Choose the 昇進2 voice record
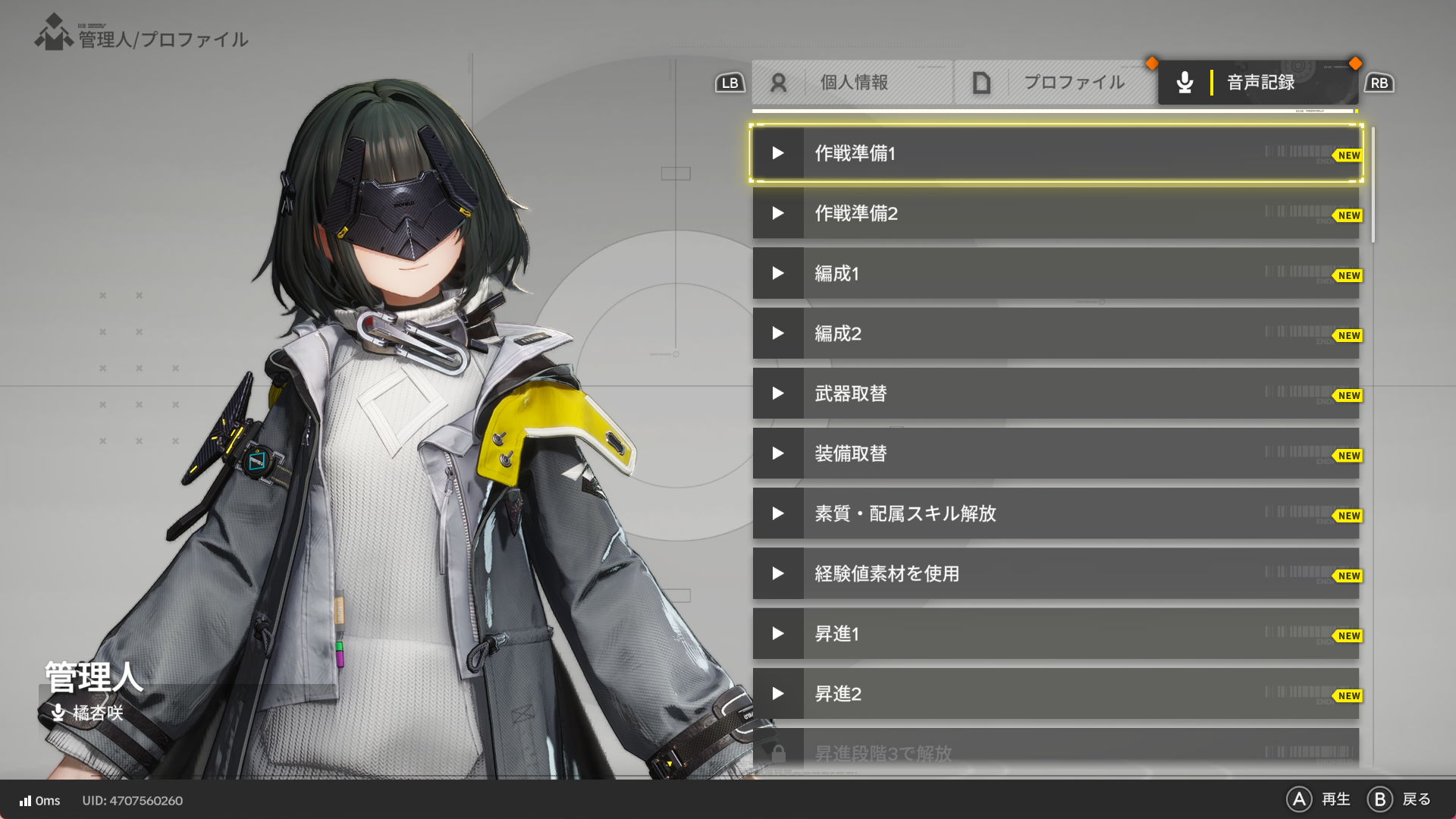Image resolution: width=1456 pixels, height=819 pixels. tap(1054, 694)
